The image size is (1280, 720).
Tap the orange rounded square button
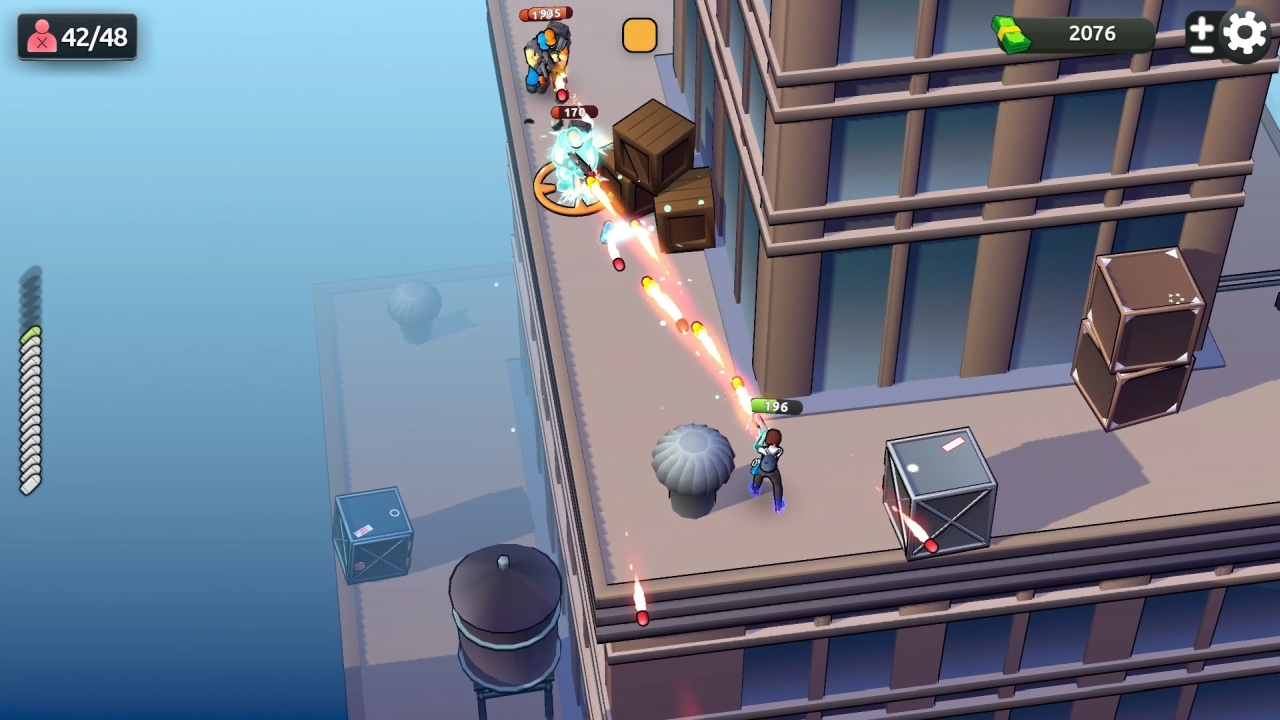point(639,34)
